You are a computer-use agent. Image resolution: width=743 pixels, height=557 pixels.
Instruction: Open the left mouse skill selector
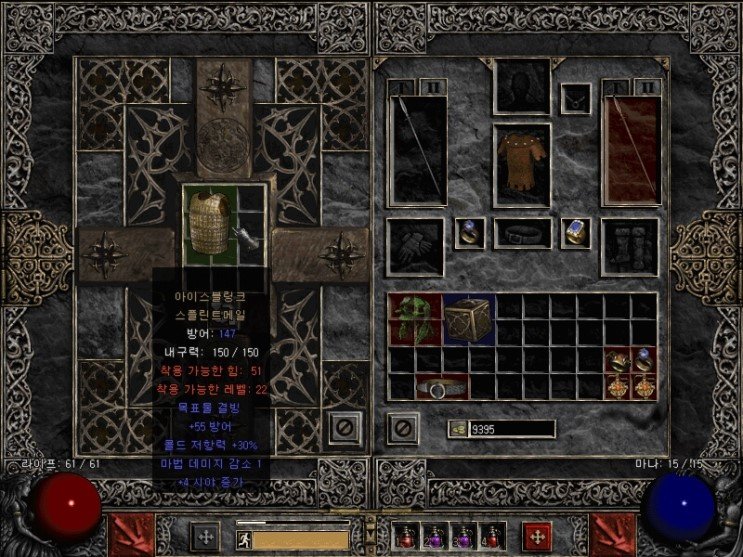(x=127, y=531)
